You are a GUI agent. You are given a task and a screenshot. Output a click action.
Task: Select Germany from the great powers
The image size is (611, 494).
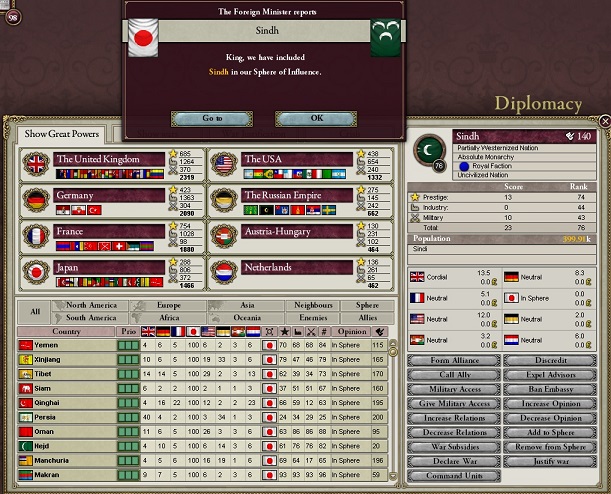click(x=109, y=196)
